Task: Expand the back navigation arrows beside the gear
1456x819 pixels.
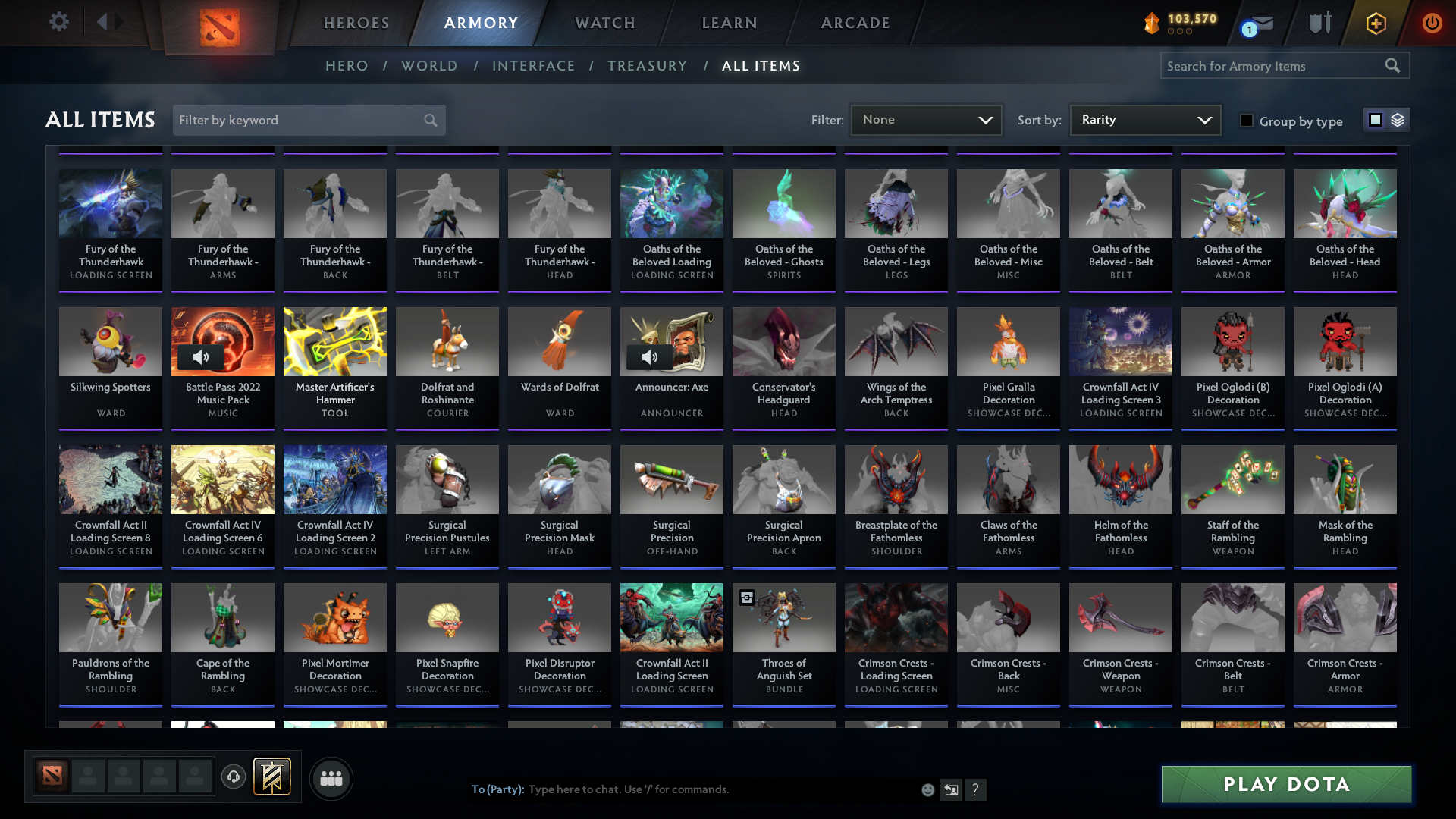Action: (x=110, y=22)
